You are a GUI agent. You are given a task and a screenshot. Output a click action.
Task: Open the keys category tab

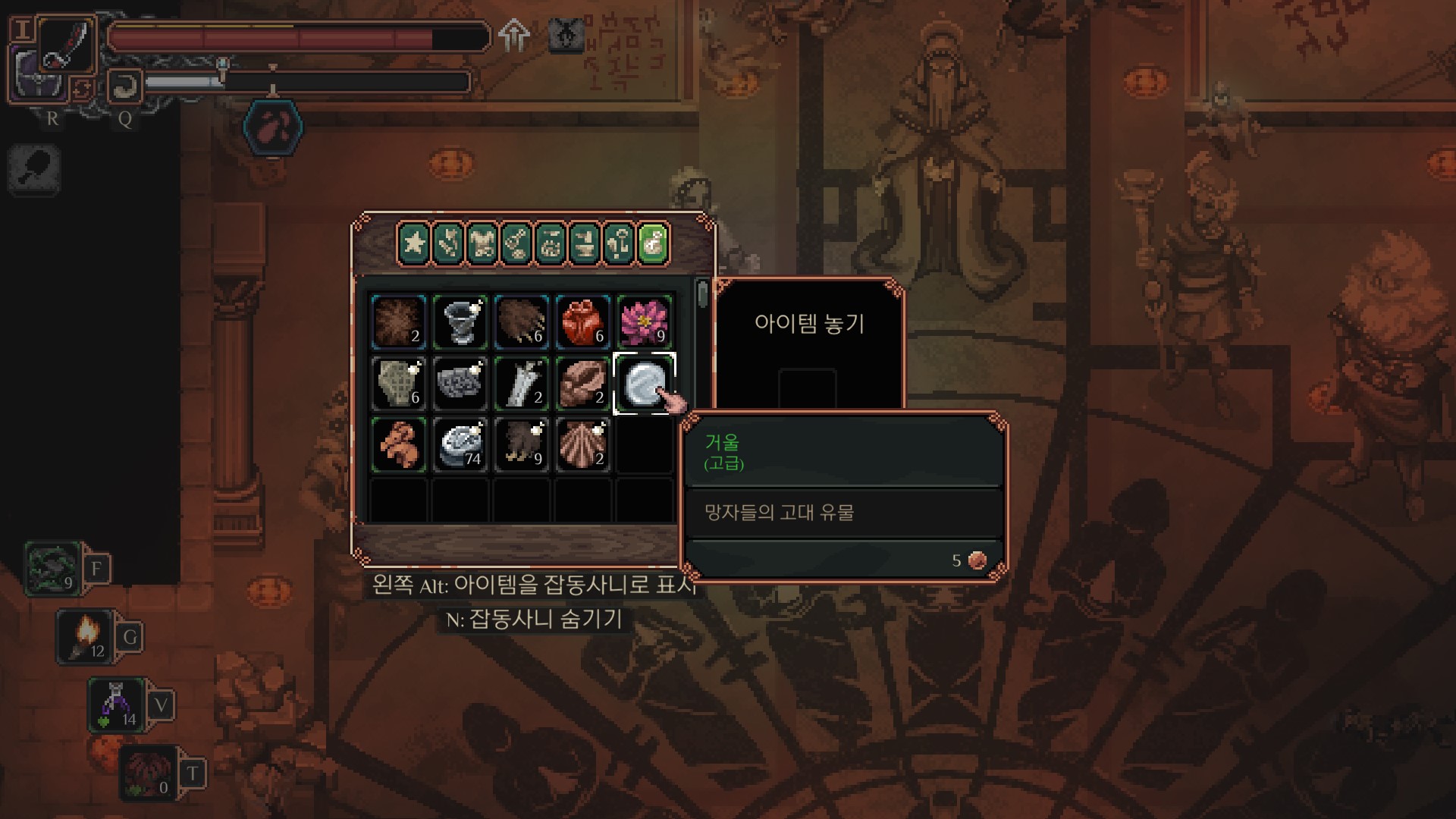pos(619,243)
